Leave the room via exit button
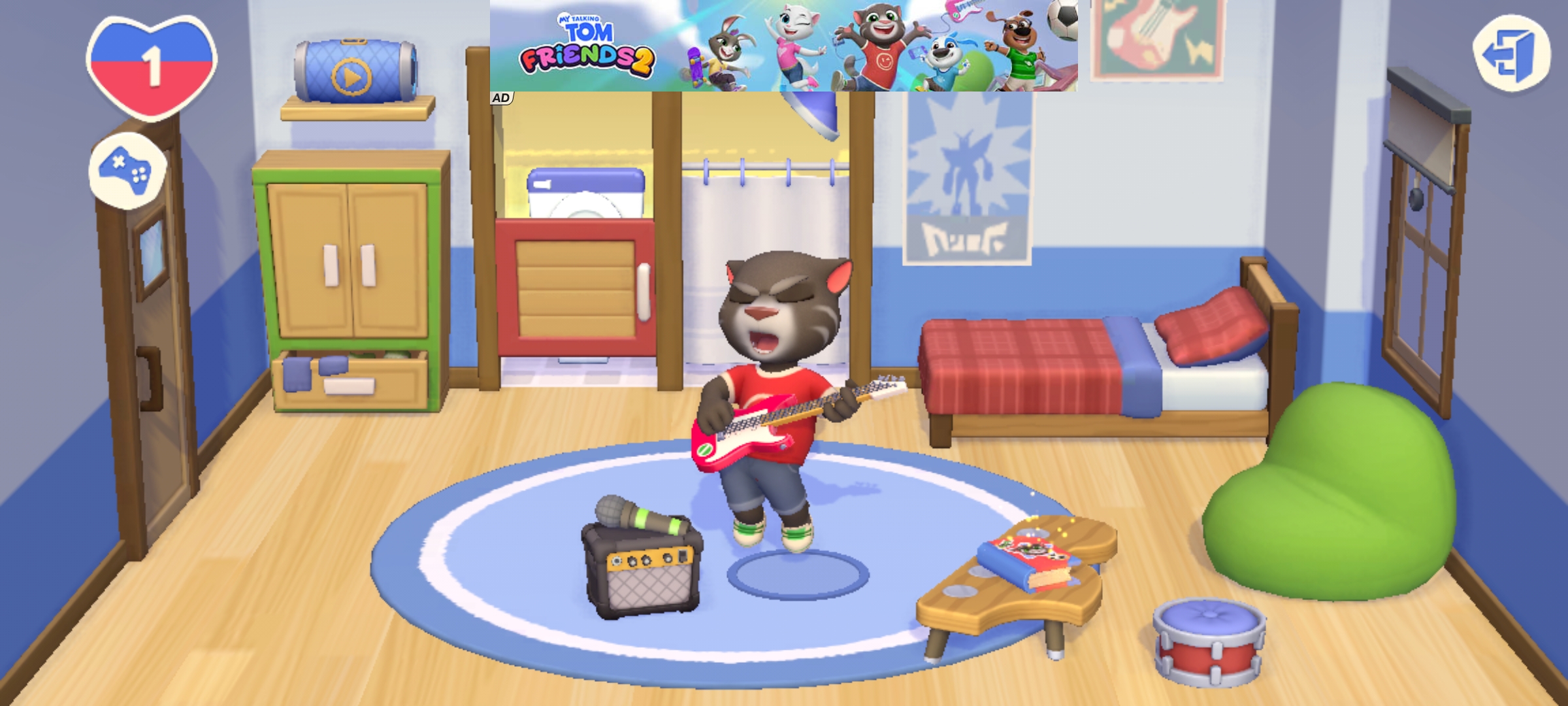Image resolution: width=1568 pixels, height=706 pixels. point(1511,52)
